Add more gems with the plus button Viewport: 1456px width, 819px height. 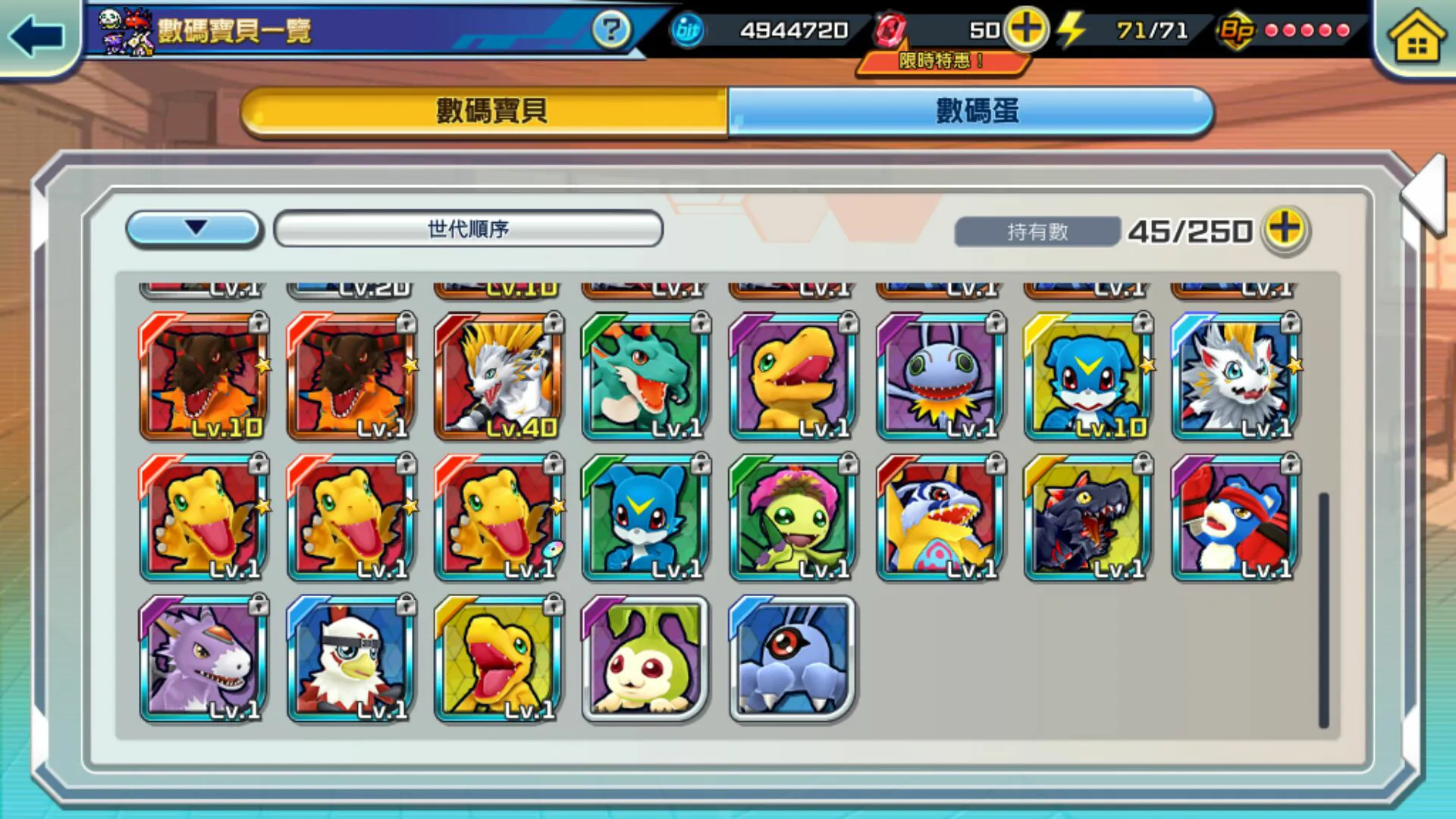point(1027,30)
